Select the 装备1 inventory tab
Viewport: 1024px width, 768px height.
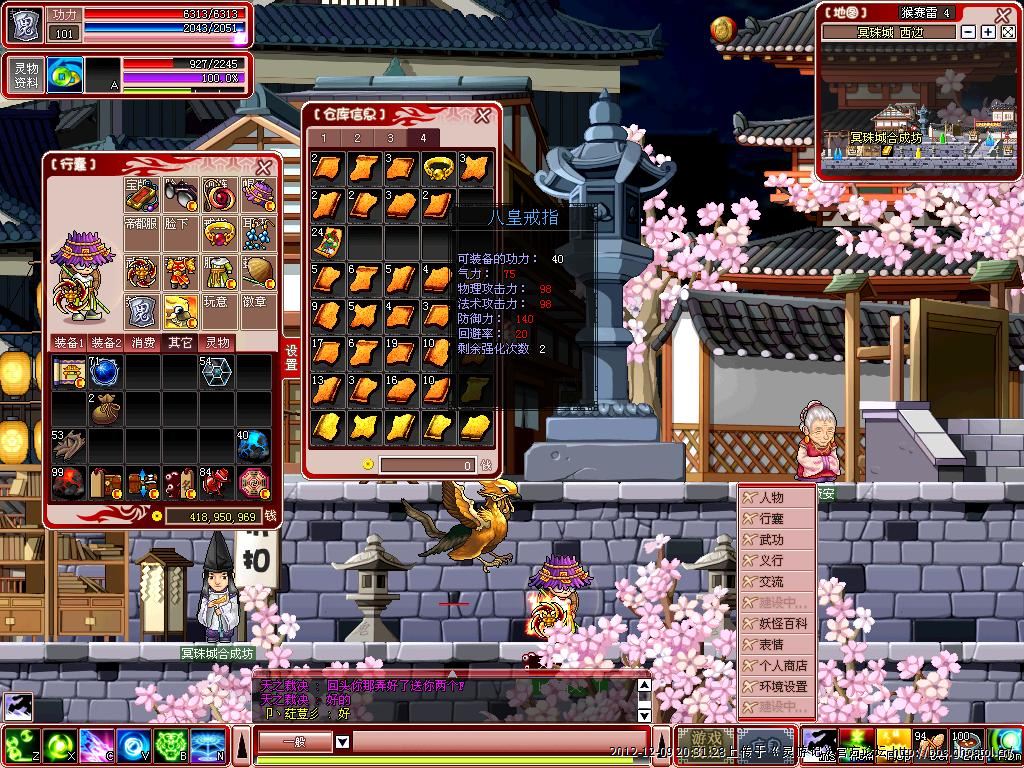click(69, 343)
